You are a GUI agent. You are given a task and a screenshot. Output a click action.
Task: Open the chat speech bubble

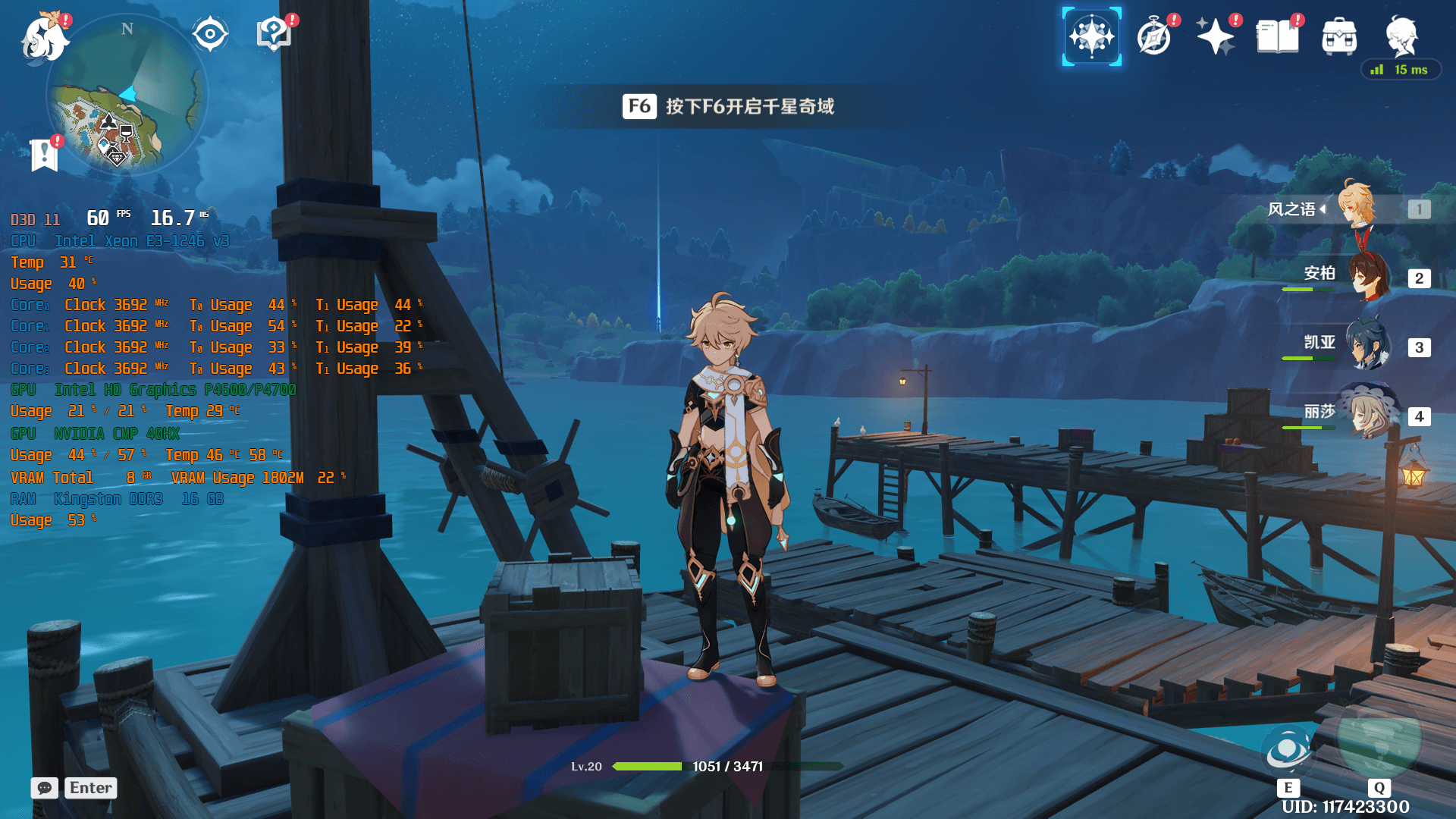pyautogui.click(x=45, y=788)
